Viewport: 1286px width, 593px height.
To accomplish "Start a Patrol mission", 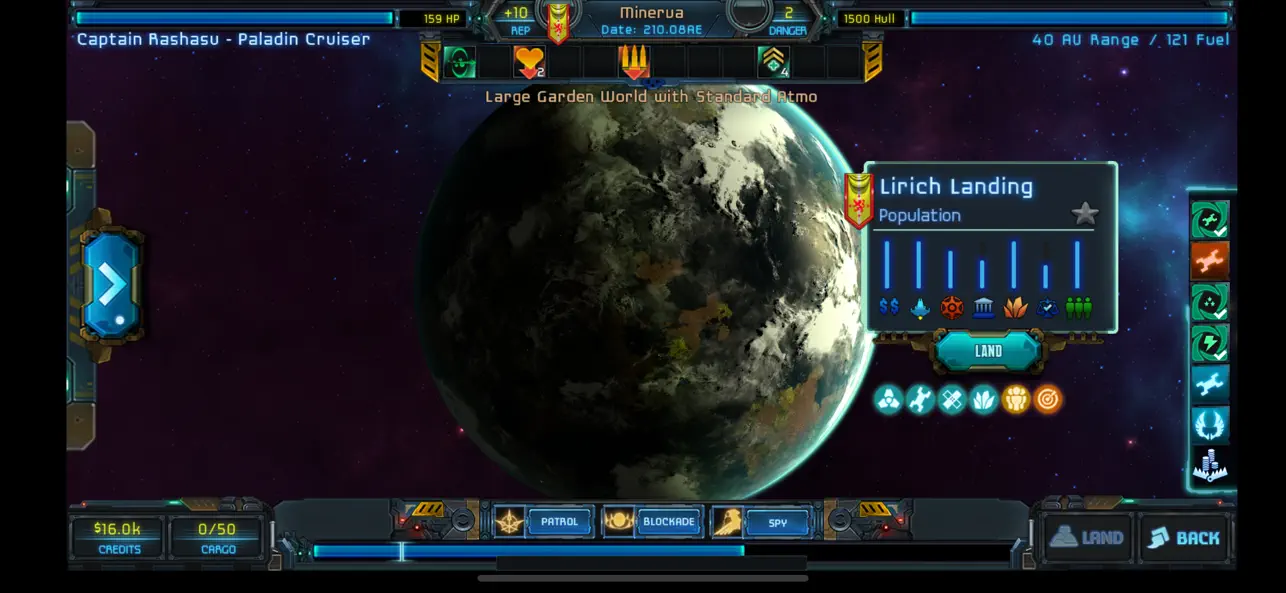I will click(559, 522).
